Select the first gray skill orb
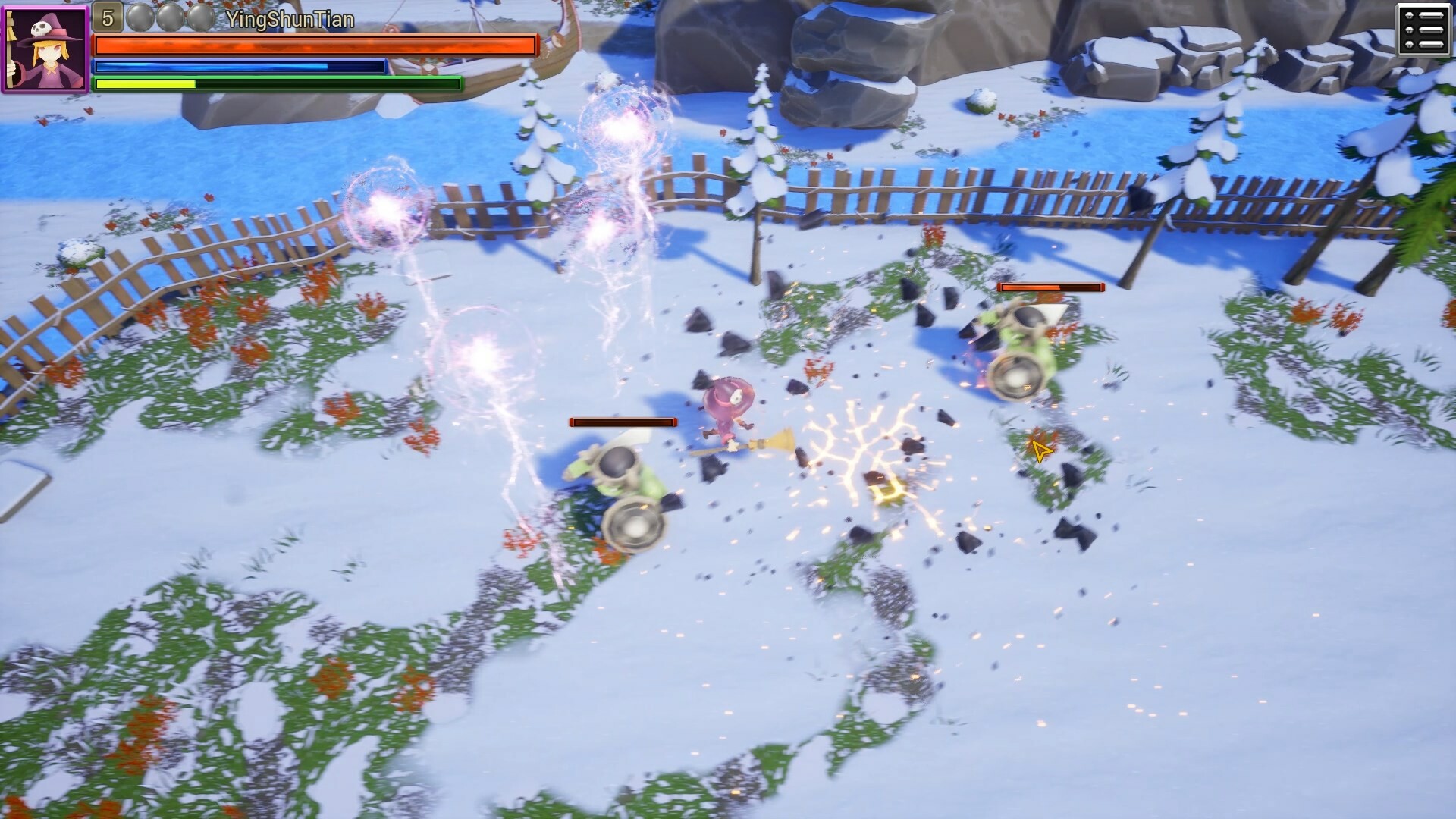Image resolution: width=1456 pixels, height=819 pixels. [x=140, y=17]
